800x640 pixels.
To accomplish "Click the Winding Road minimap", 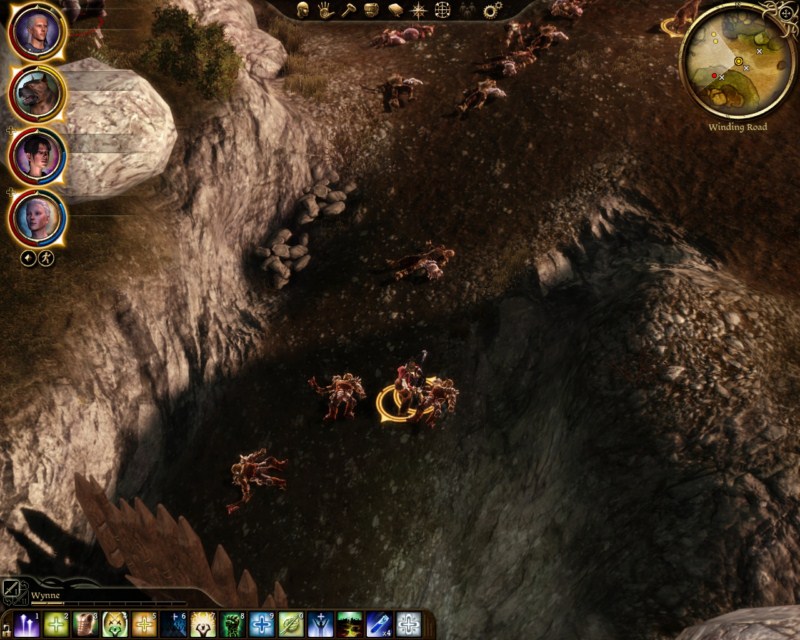I will pos(738,62).
